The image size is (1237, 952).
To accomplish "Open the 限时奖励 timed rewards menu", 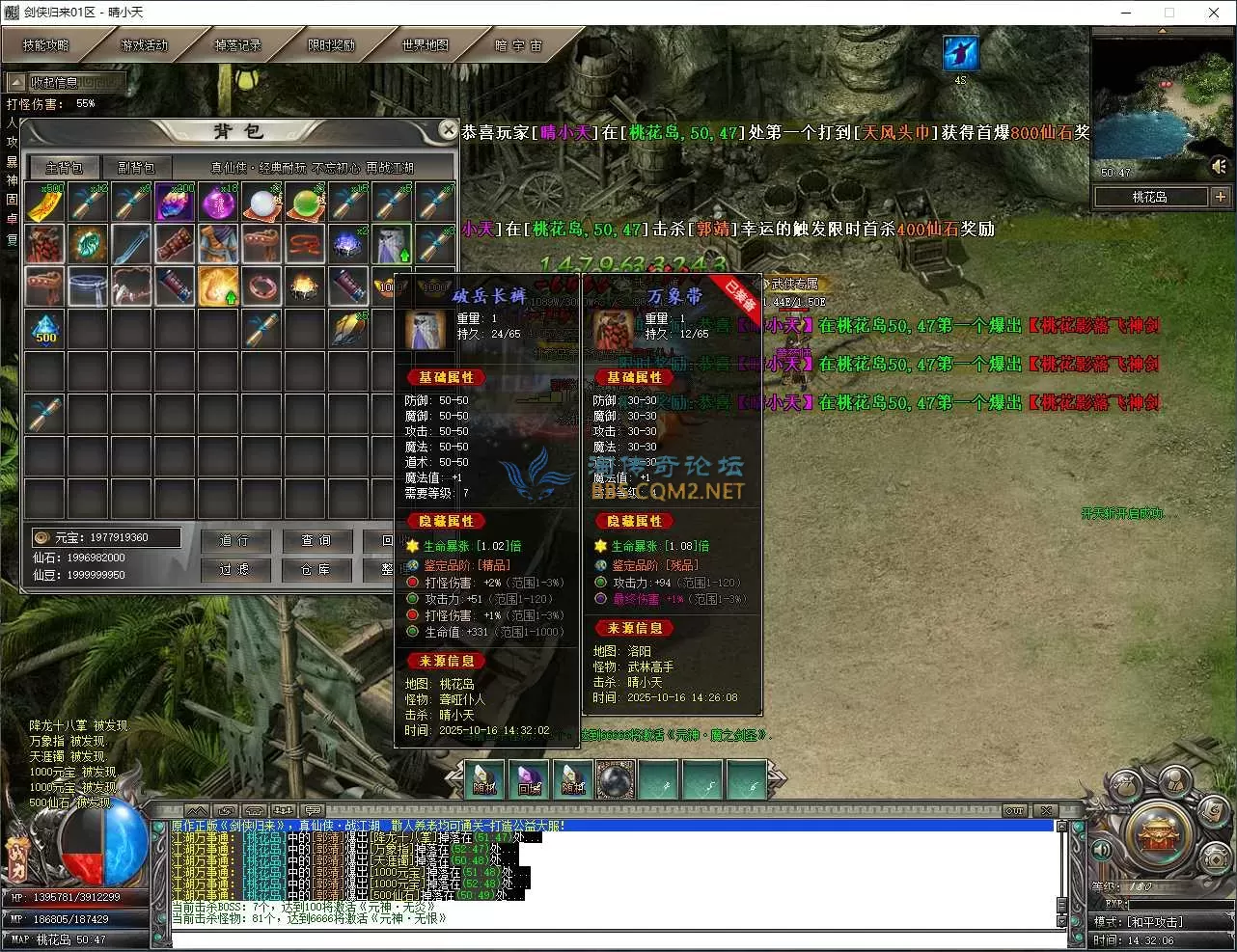I will pos(331,45).
